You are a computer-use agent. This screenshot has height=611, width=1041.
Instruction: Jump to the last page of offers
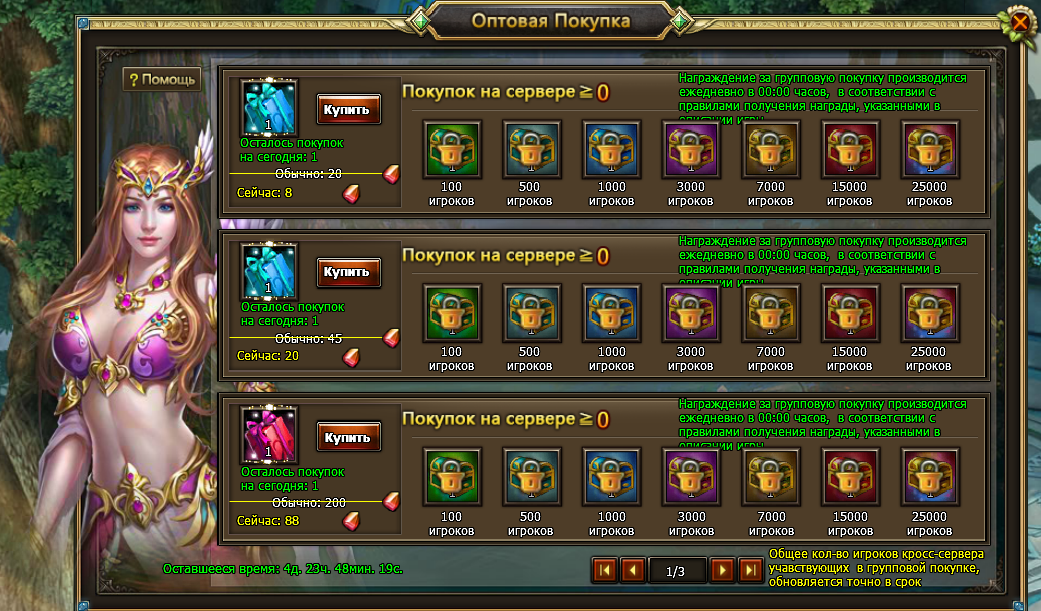point(751,570)
